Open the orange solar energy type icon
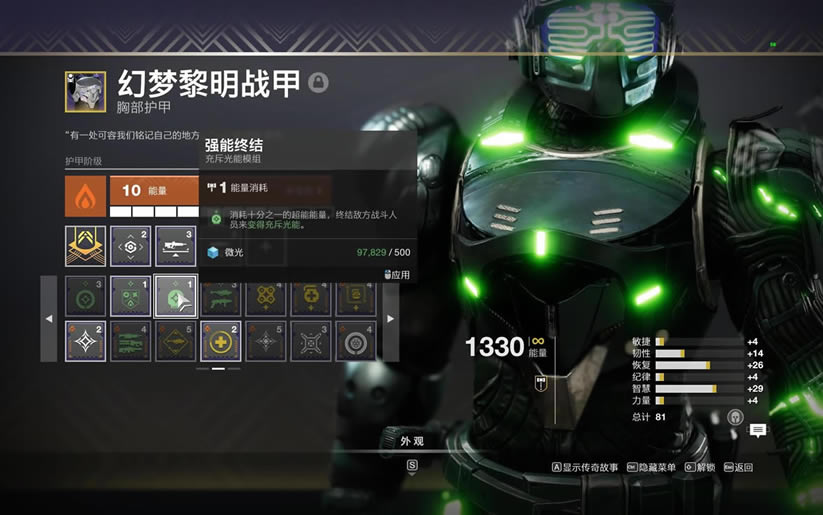The width and height of the screenshot is (823, 515). pos(85,195)
